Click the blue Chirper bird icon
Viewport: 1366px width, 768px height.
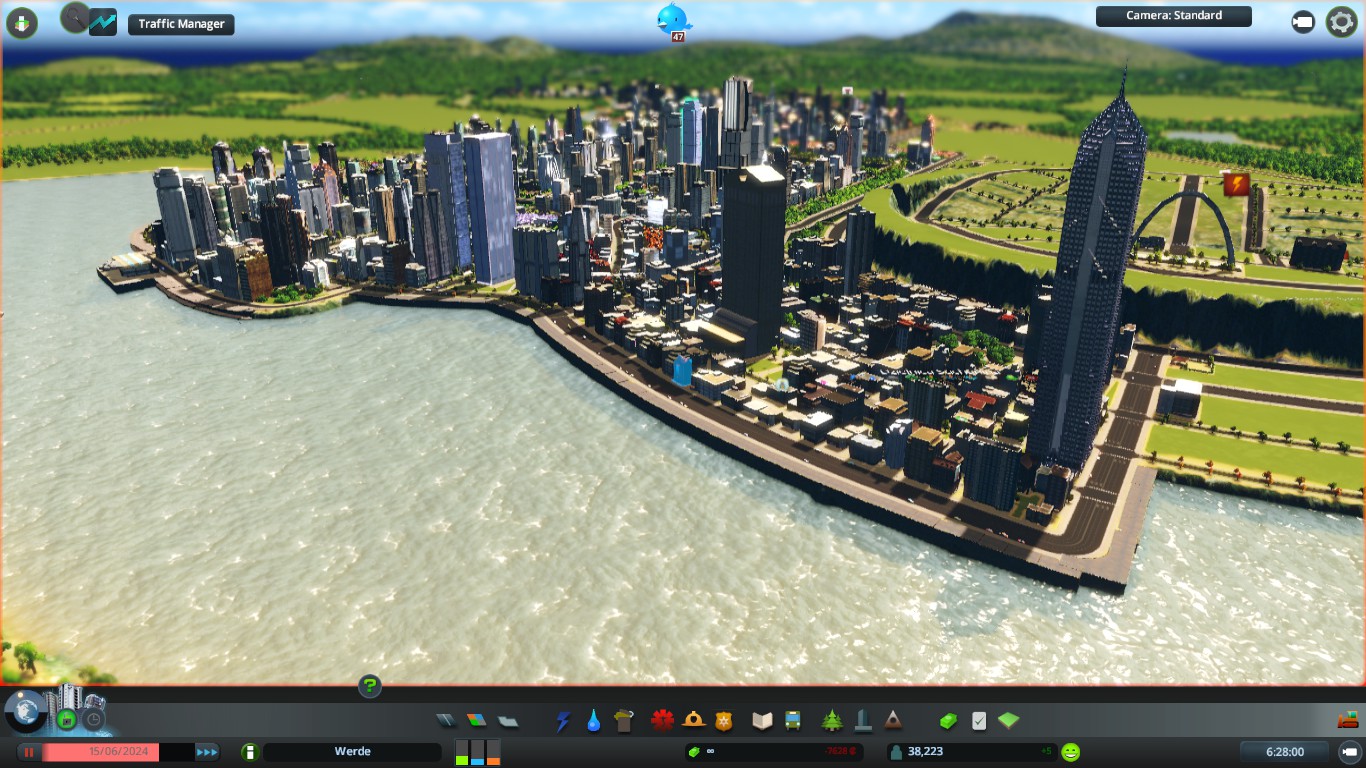[674, 18]
